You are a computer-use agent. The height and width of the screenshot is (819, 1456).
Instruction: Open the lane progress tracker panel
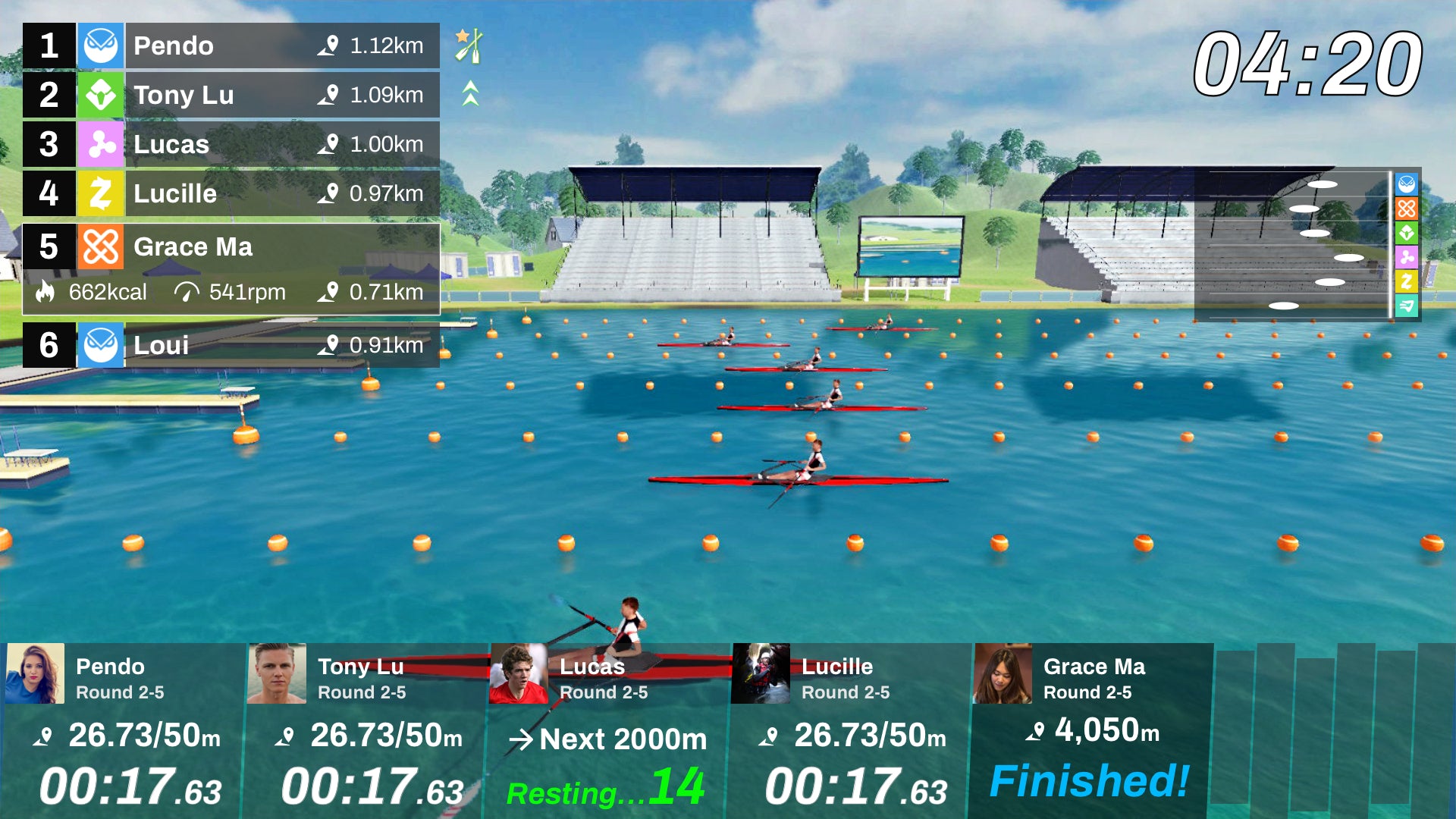[1306, 244]
